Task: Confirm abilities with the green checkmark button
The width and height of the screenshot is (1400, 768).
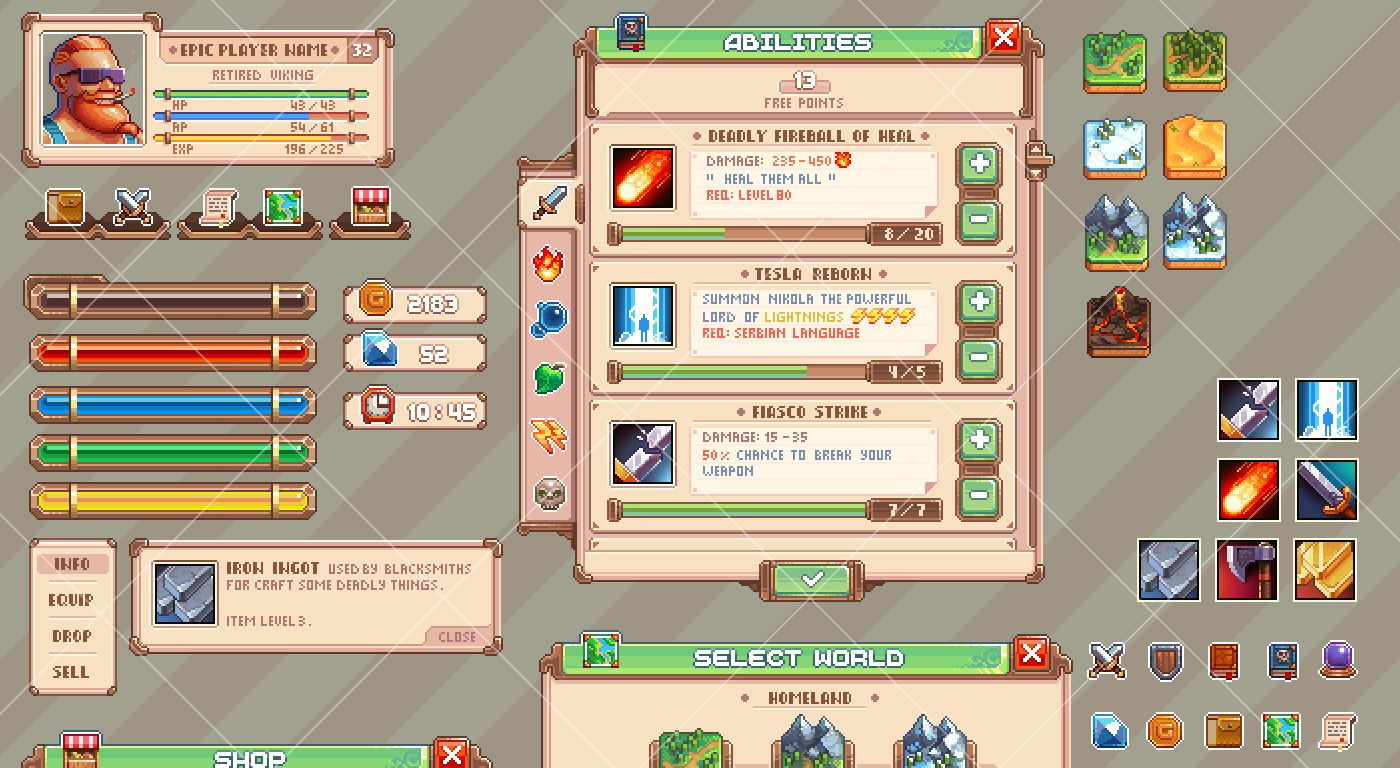Action: click(x=812, y=579)
